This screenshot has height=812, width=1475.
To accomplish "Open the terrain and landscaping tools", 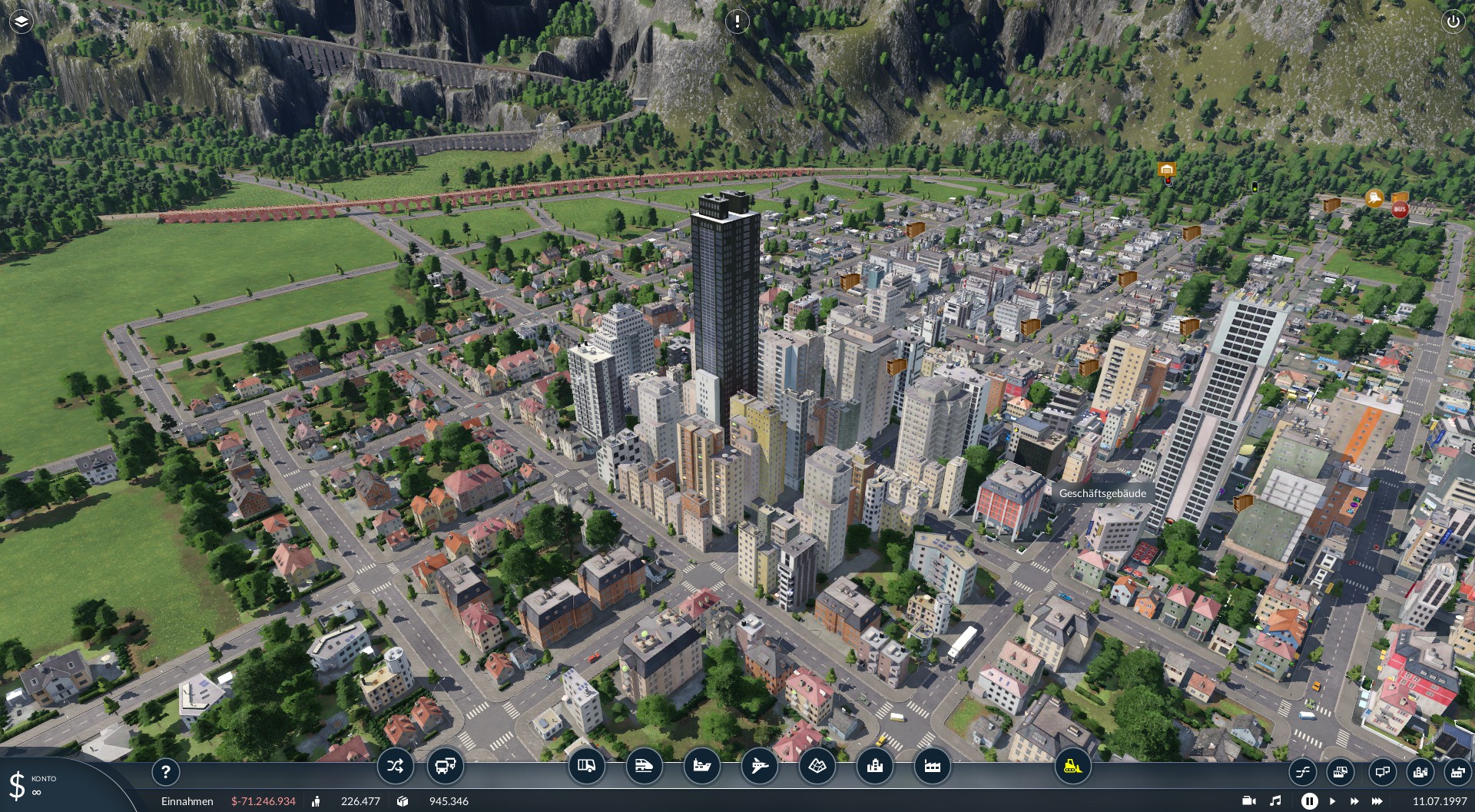I will (817, 766).
